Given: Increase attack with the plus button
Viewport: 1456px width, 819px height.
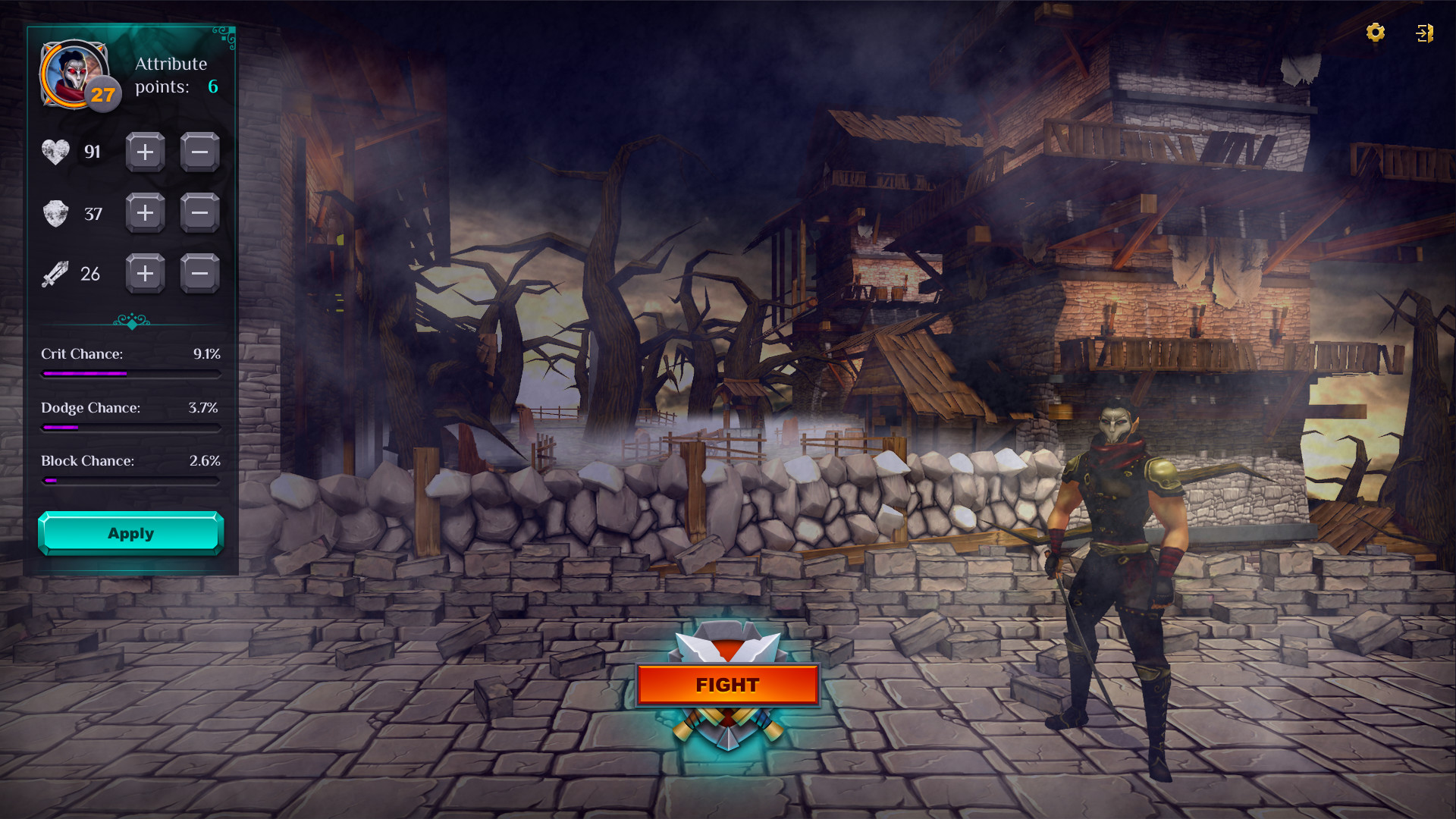Looking at the screenshot, I should coord(145,274).
